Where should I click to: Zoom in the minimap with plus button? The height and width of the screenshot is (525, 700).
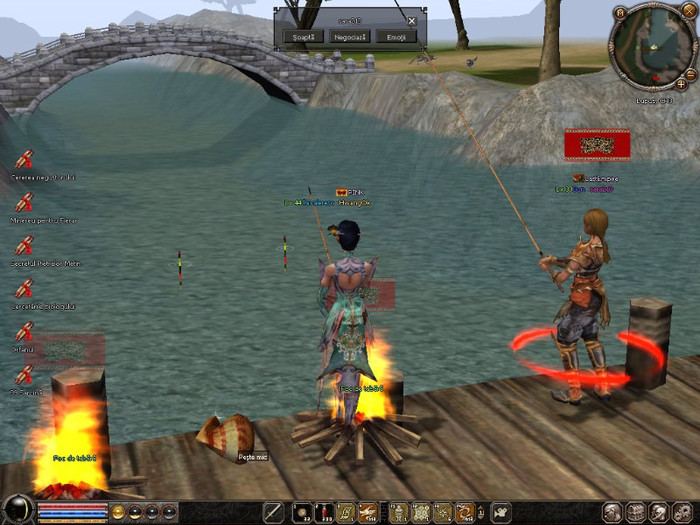click(682, 83)
